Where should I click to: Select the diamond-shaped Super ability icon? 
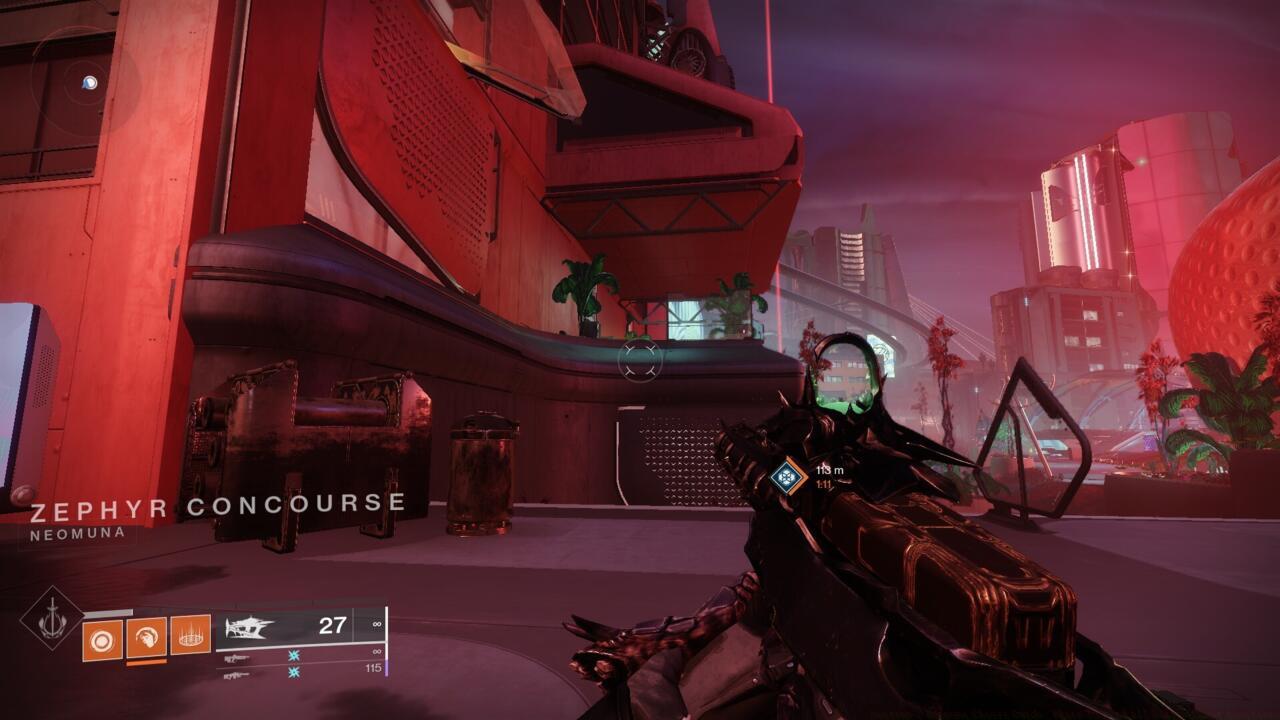click(52, 620)
